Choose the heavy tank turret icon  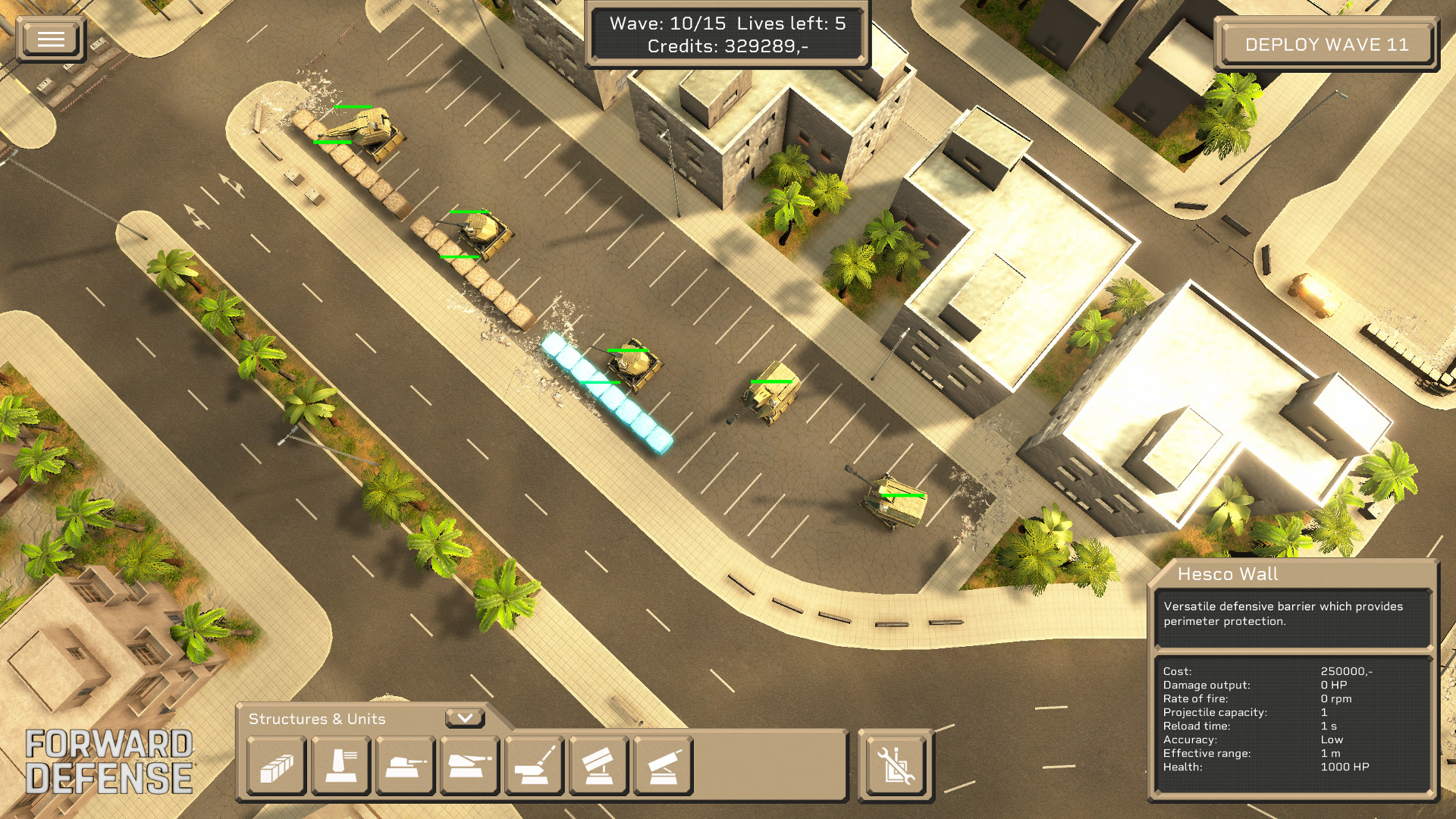(x=469, y=767)
